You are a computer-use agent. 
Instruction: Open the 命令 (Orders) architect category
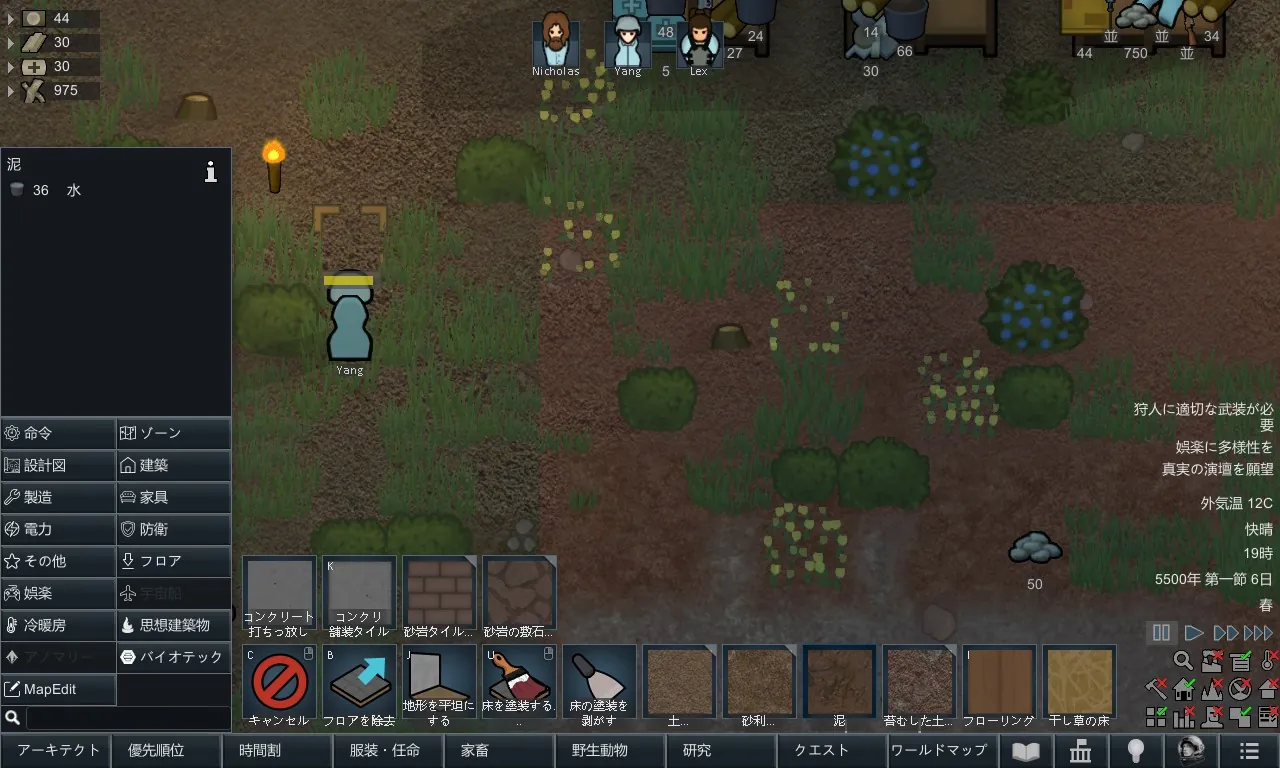pos(58,433)
